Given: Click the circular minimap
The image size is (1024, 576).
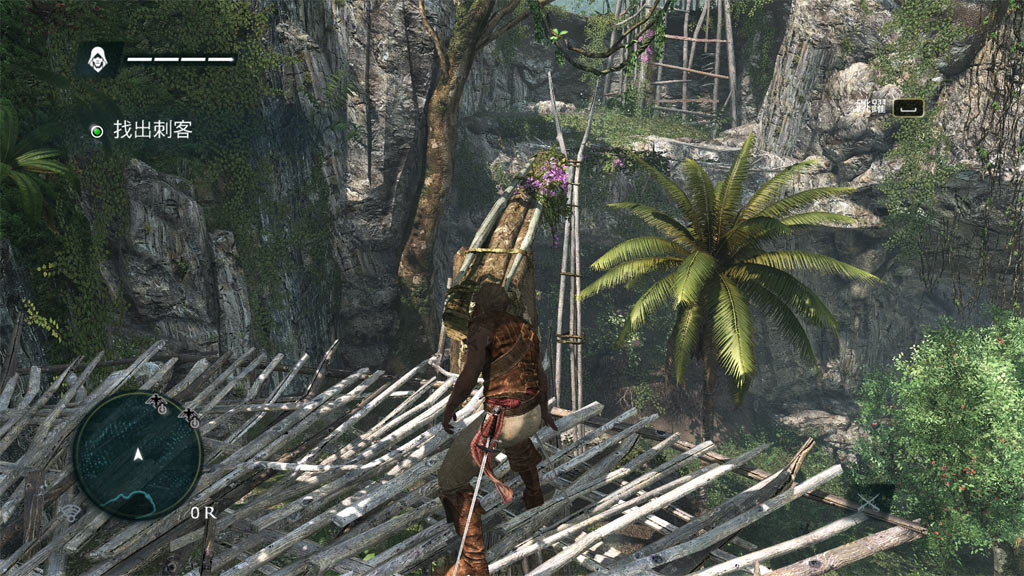Looking at the screenshot, I should [138, 455].
